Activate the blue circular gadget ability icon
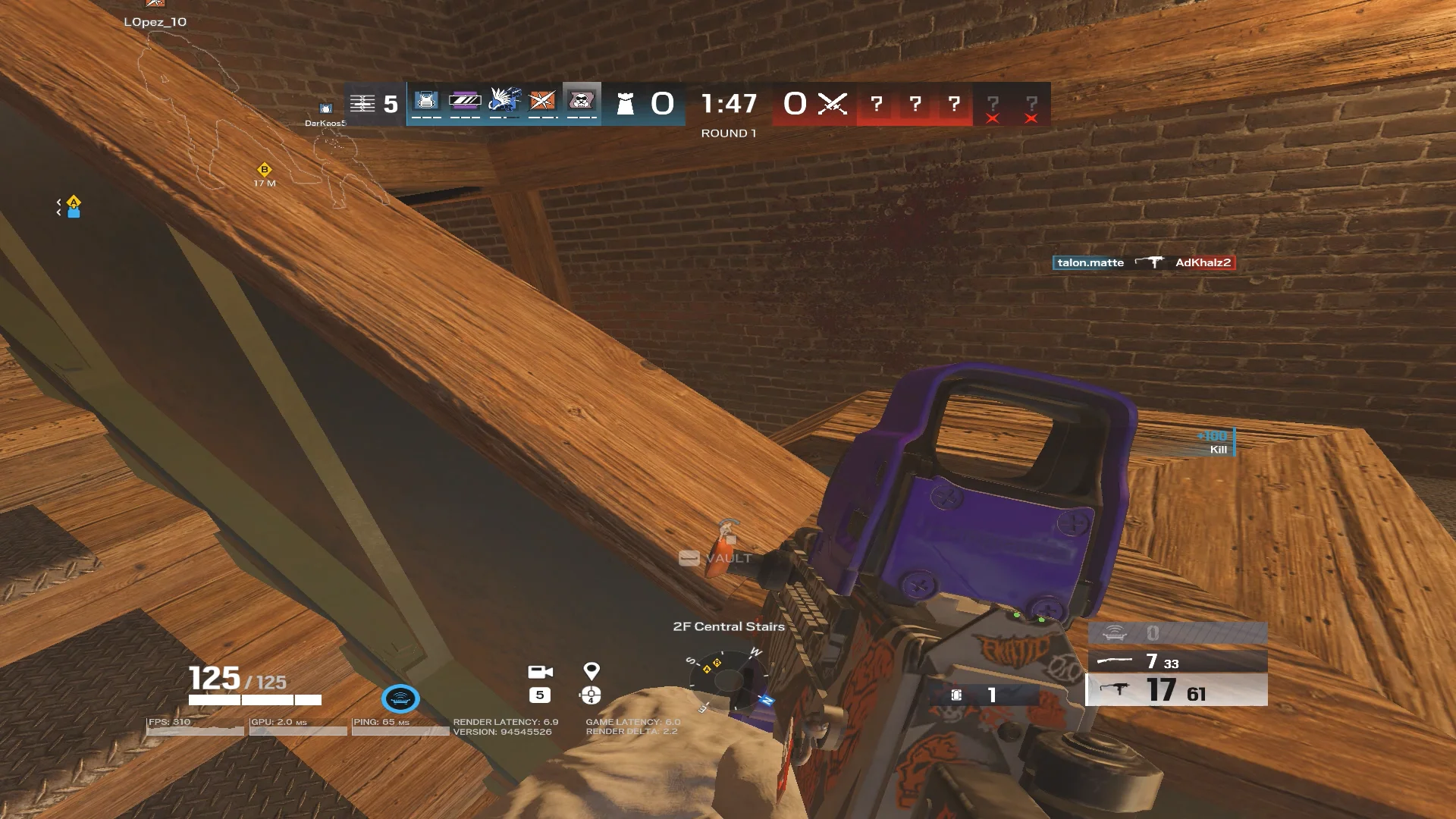 coord(400,698)
